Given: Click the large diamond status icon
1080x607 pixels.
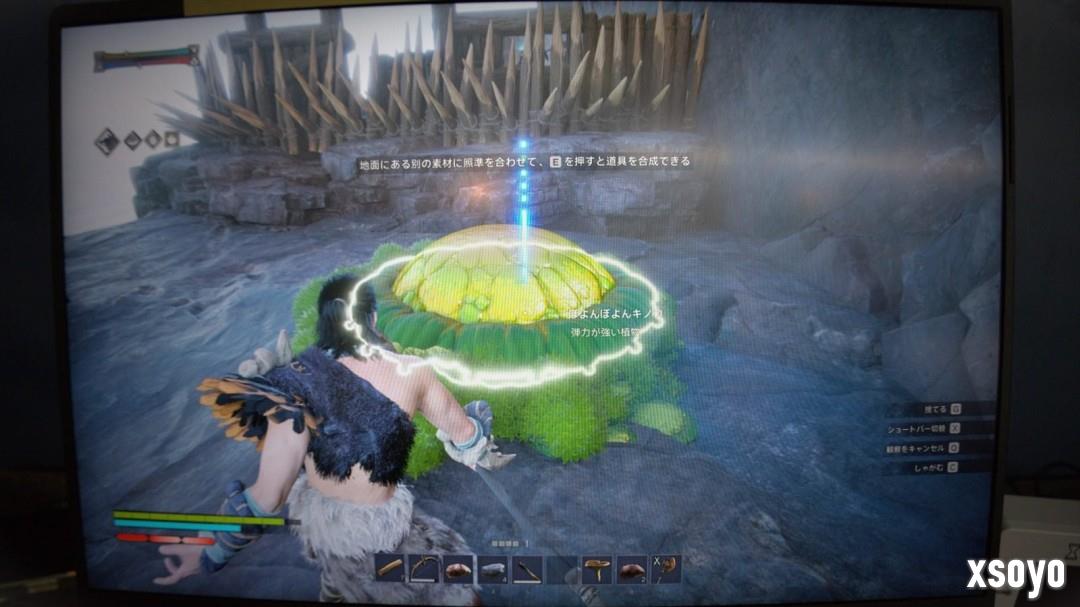Looking at the screenshot, I should pyautogui.click(x=107, y=141).
